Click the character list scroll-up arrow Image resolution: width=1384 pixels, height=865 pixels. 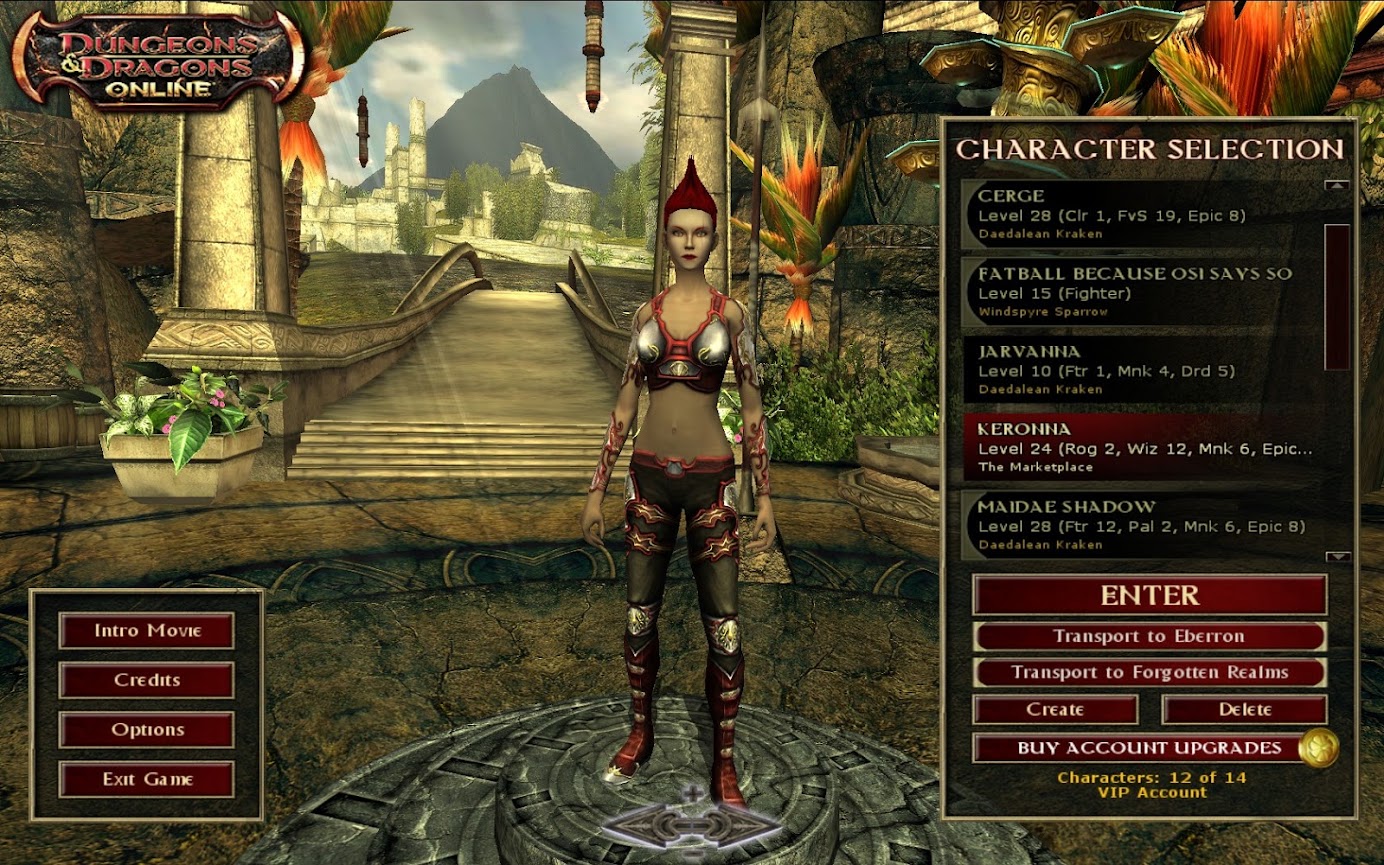click(x=1337, y=185)
